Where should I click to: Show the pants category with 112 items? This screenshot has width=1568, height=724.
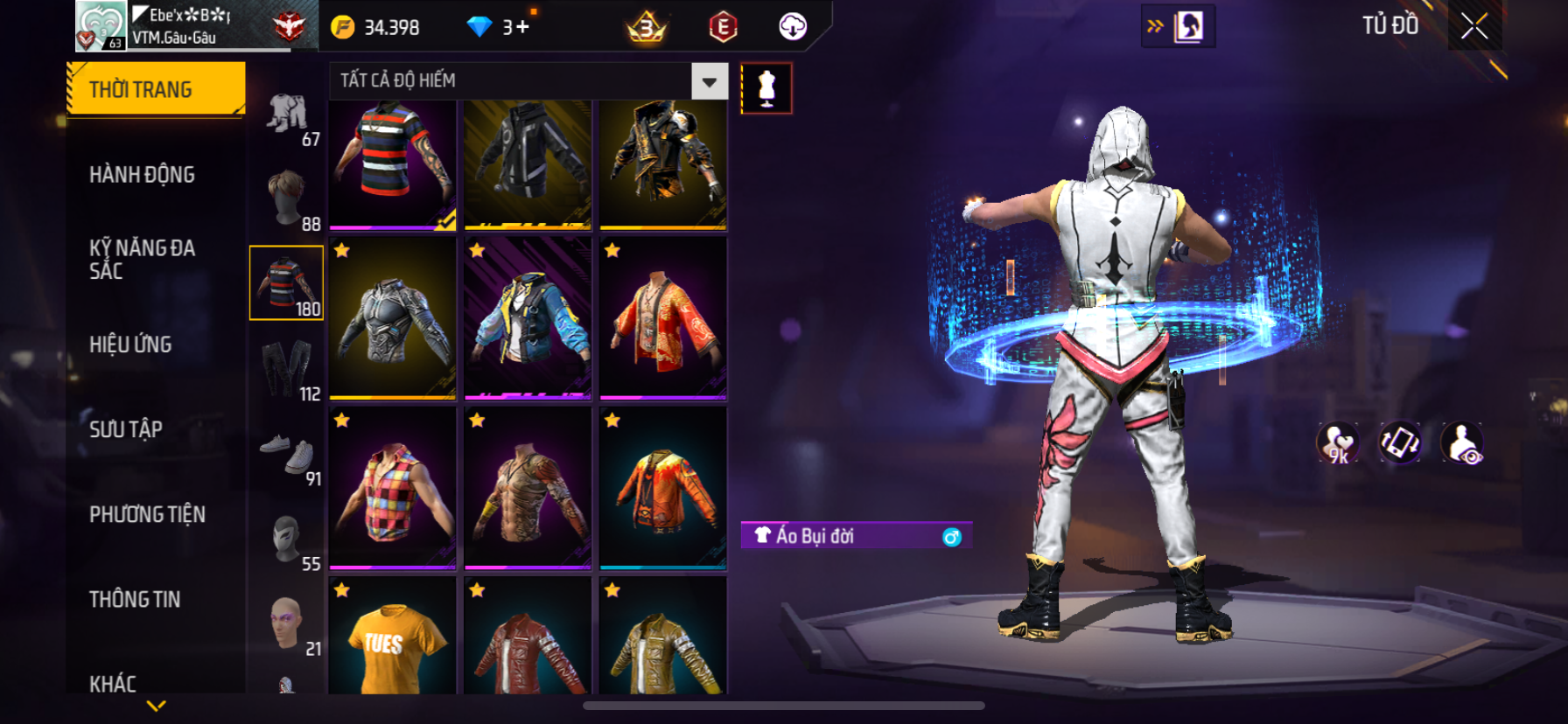[x=289, y=369]
